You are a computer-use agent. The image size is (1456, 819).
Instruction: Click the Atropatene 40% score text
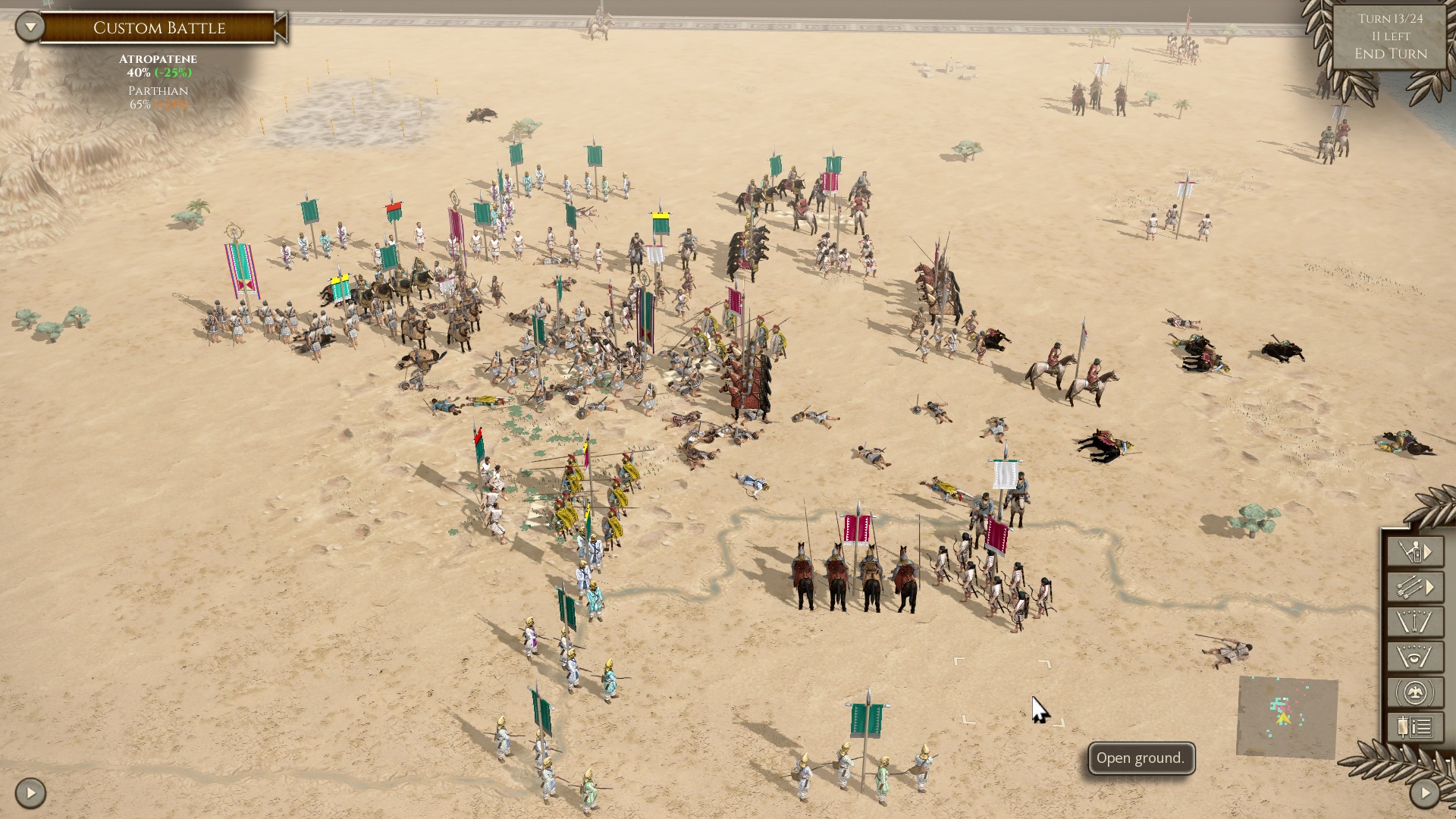(x=158, y=74)
